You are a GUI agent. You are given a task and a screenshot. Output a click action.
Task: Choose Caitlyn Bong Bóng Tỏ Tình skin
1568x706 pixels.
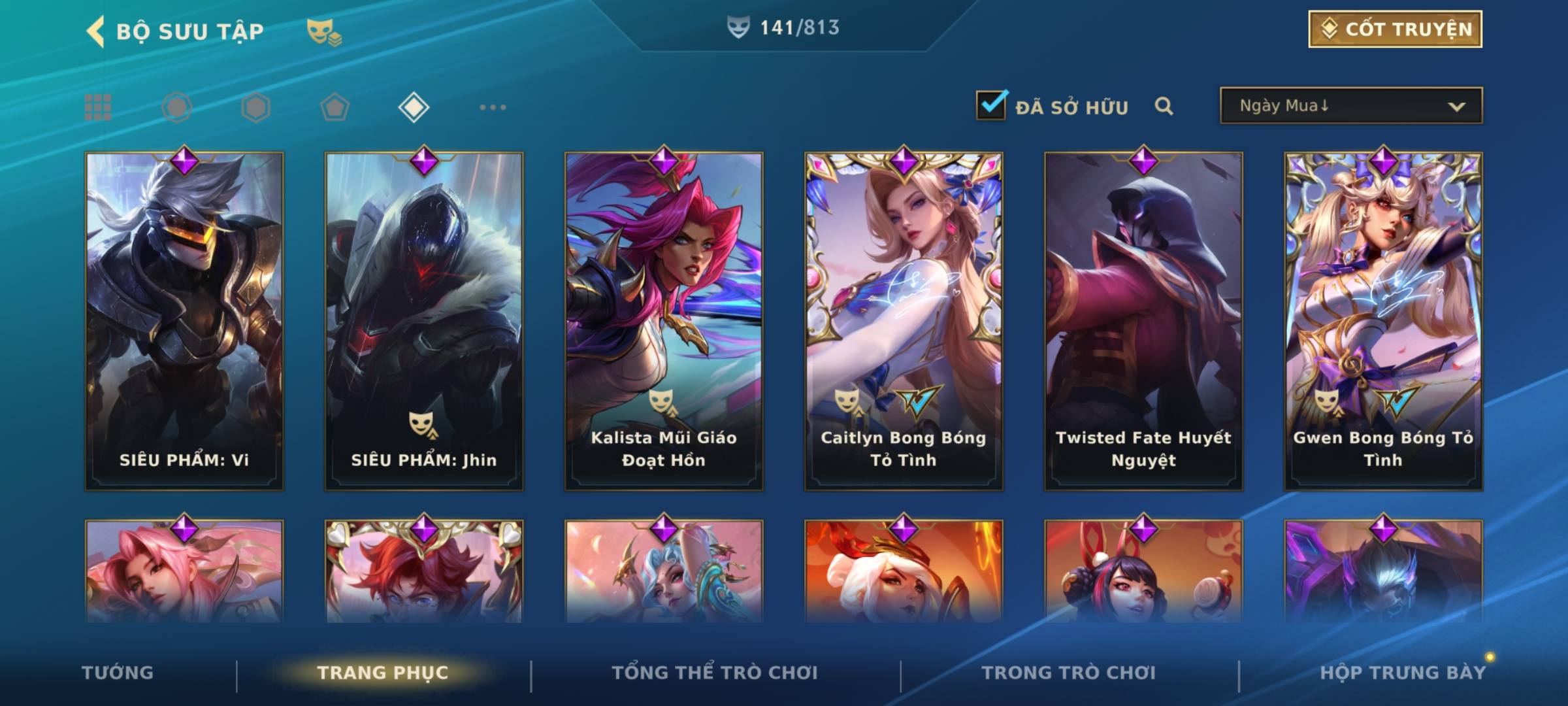(904, 320)
